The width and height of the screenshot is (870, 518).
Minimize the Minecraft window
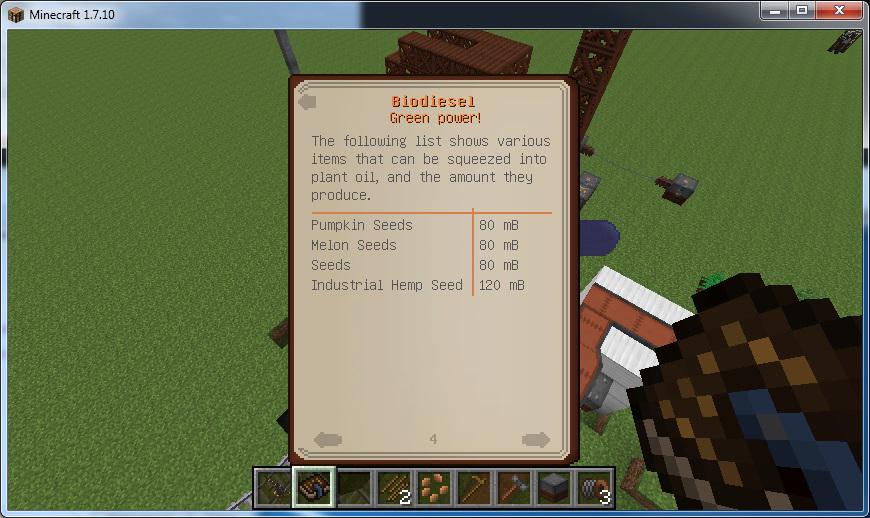[776, 10]
